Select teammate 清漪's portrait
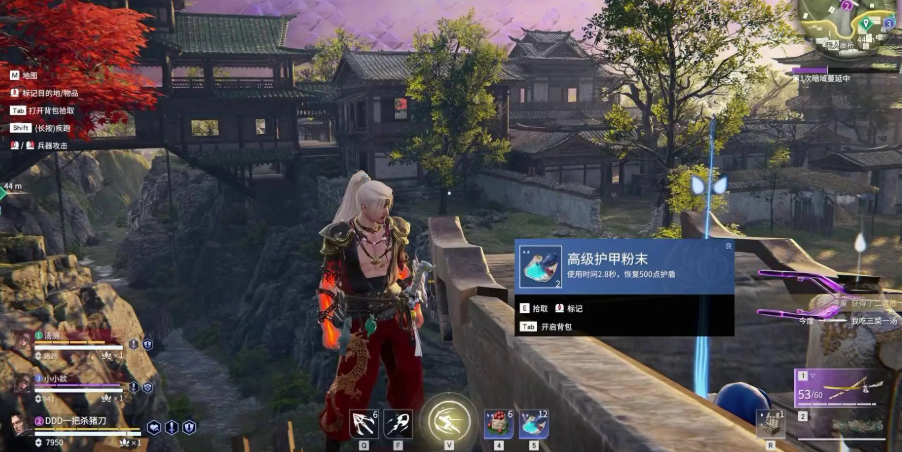Screen dimensions: 902x452 [x=21, y=340]
